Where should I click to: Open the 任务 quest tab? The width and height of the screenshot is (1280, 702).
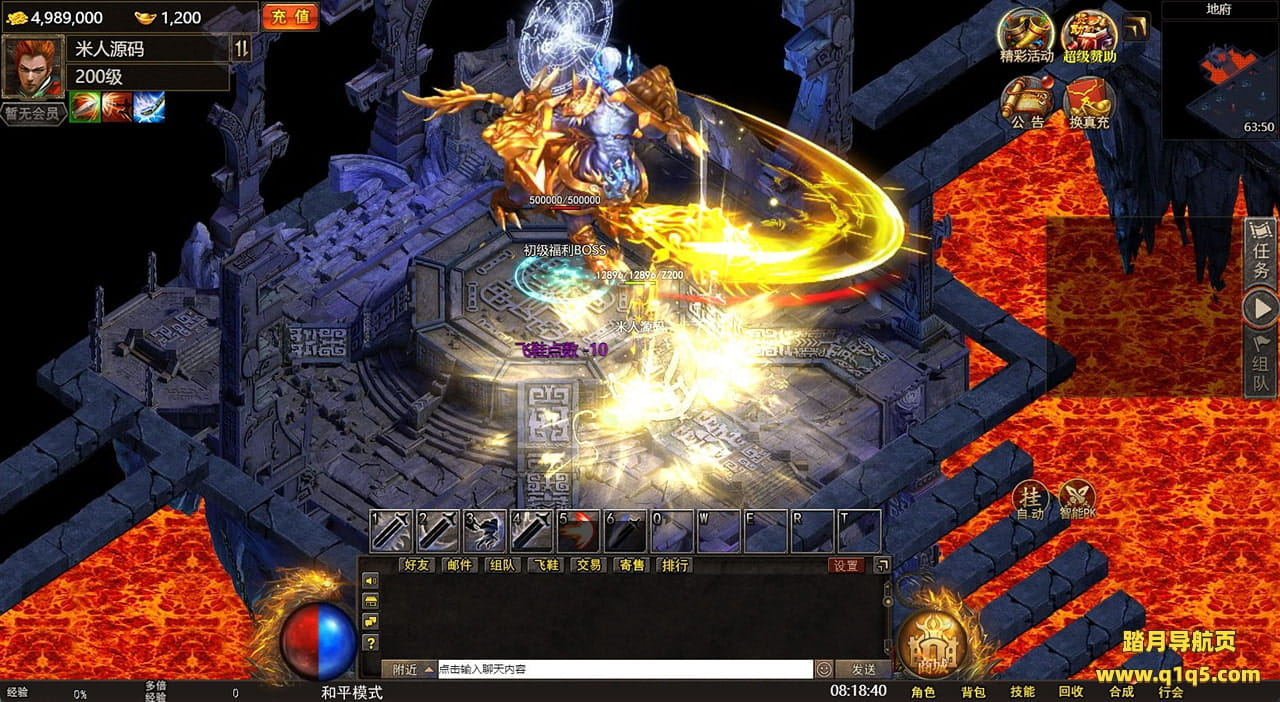[1261, 257]
